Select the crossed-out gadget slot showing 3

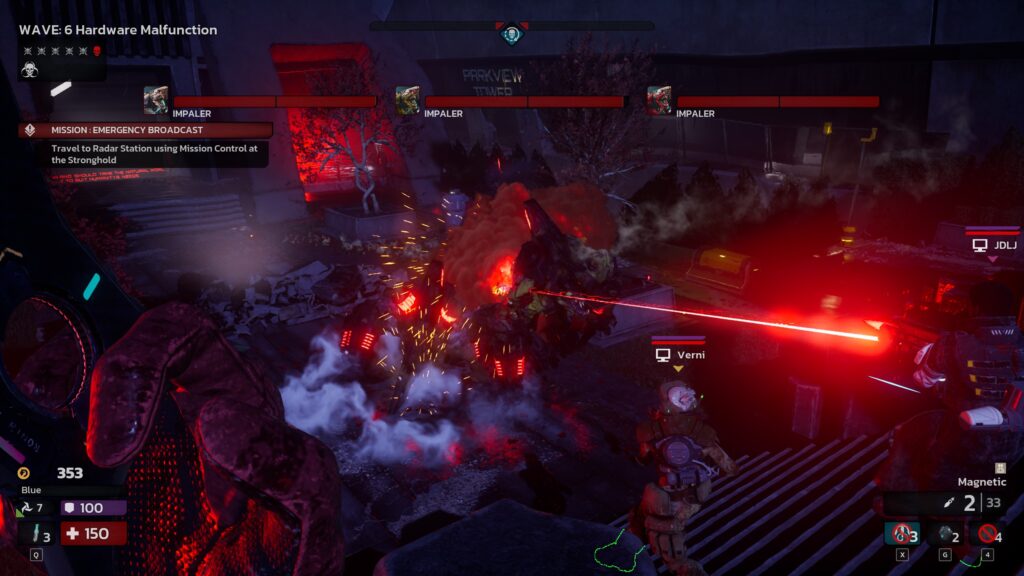(903, 535)
